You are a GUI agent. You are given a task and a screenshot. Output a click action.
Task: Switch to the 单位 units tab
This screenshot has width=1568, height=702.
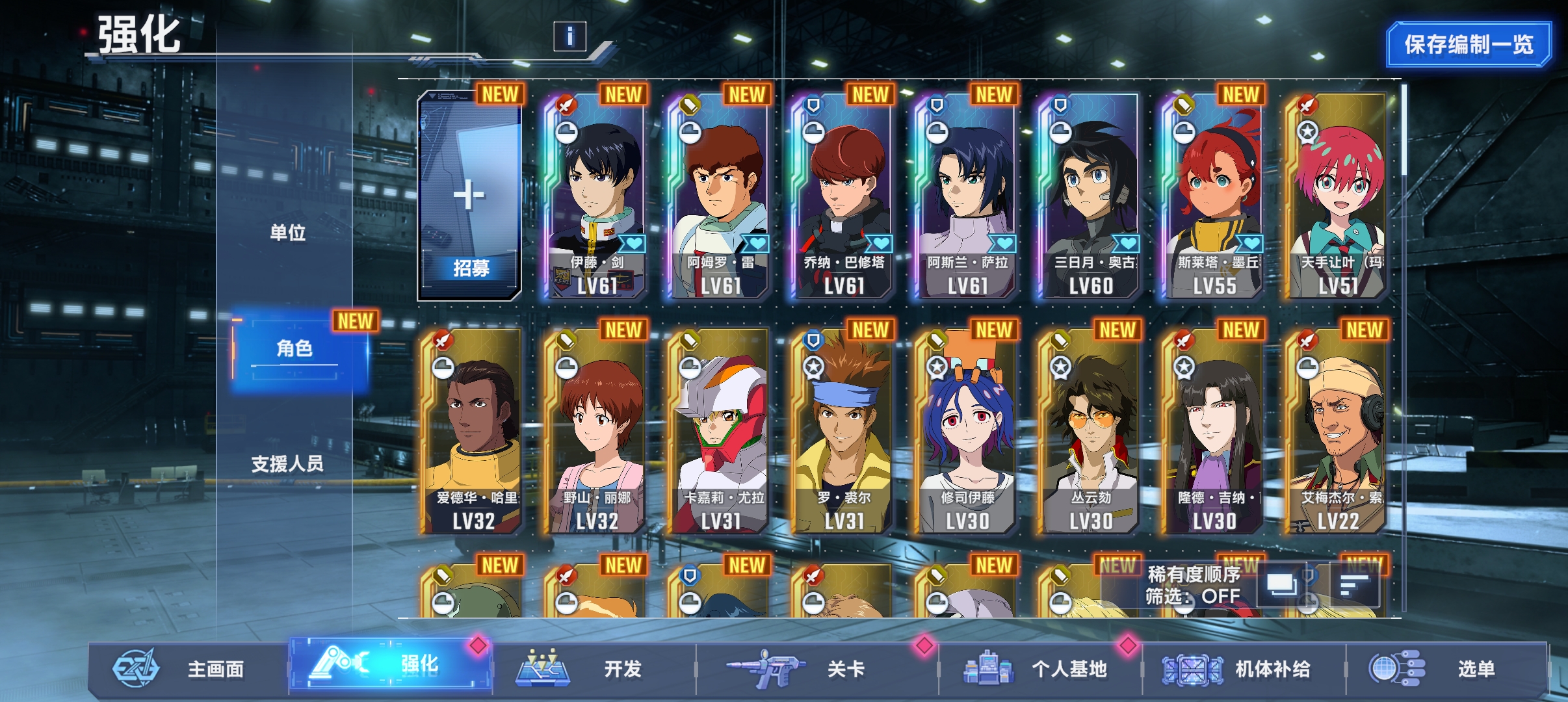click(x=287, y=232)
